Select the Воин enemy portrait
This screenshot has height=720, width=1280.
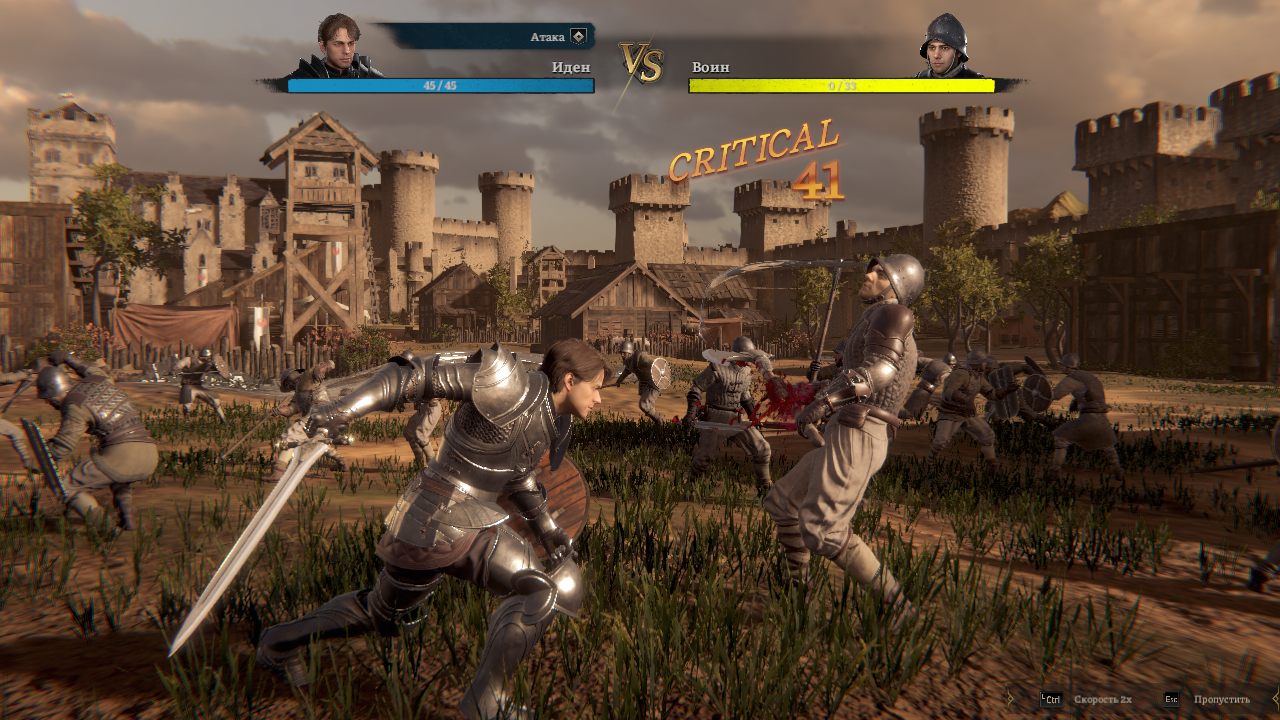click(x=943, y=46)
